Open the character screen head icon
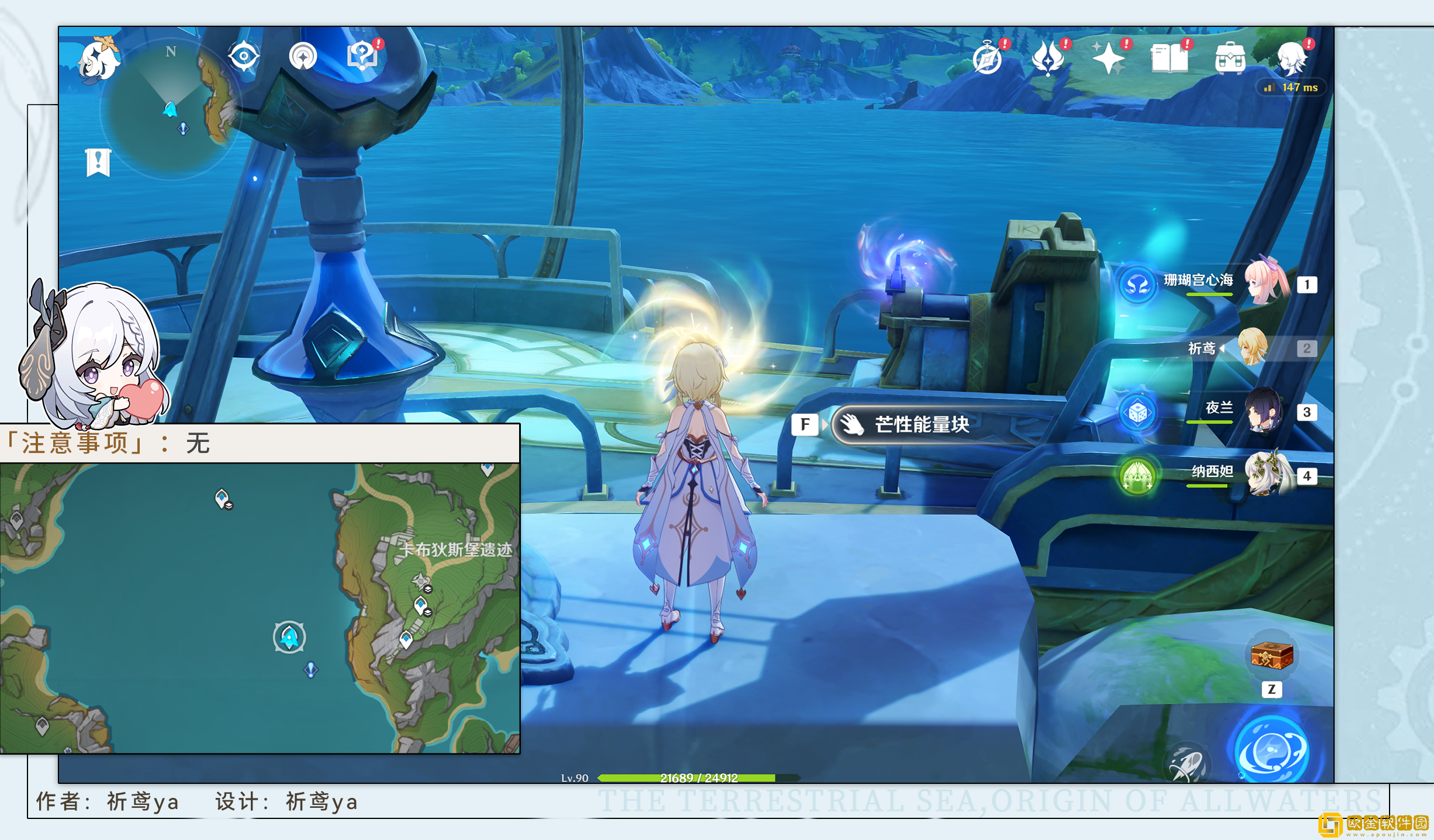The height and width of the screenshot is (840, 1434). tap(1292, 58)
